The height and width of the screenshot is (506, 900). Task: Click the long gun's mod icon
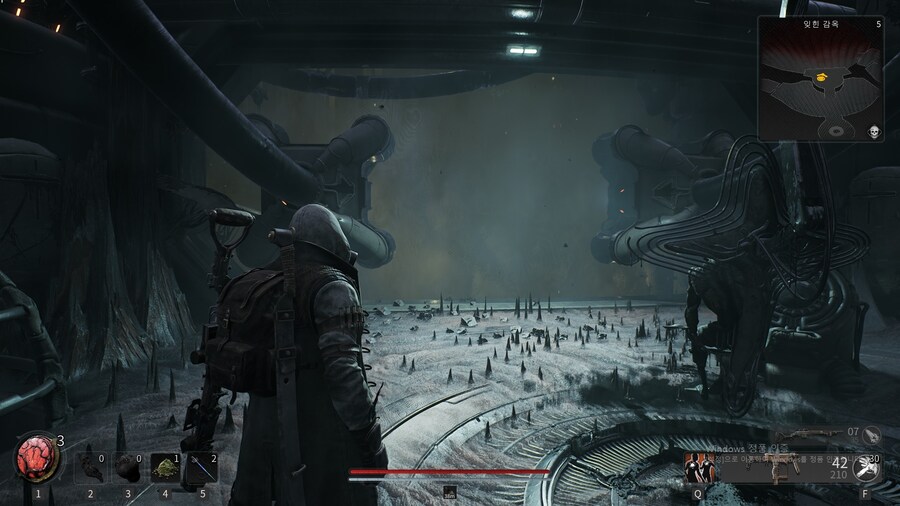(872, 433)
